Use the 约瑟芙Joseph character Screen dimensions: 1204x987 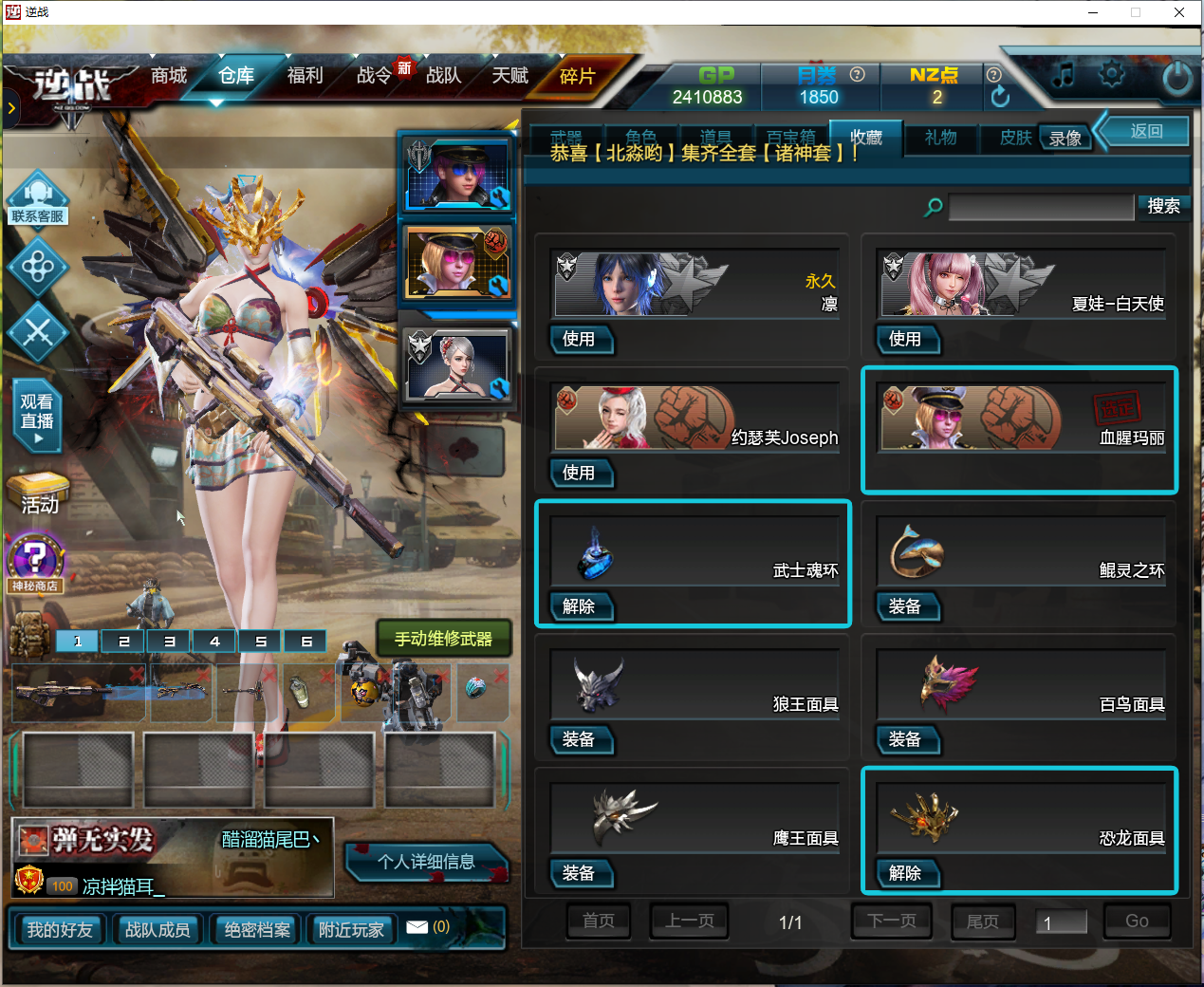tap(579, 473)
